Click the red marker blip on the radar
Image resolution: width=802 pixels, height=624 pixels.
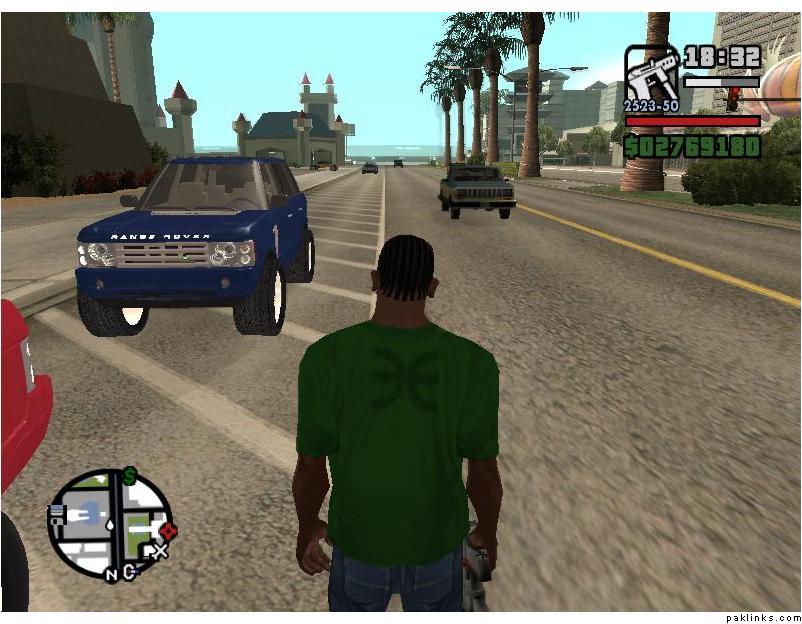[167, 530]
